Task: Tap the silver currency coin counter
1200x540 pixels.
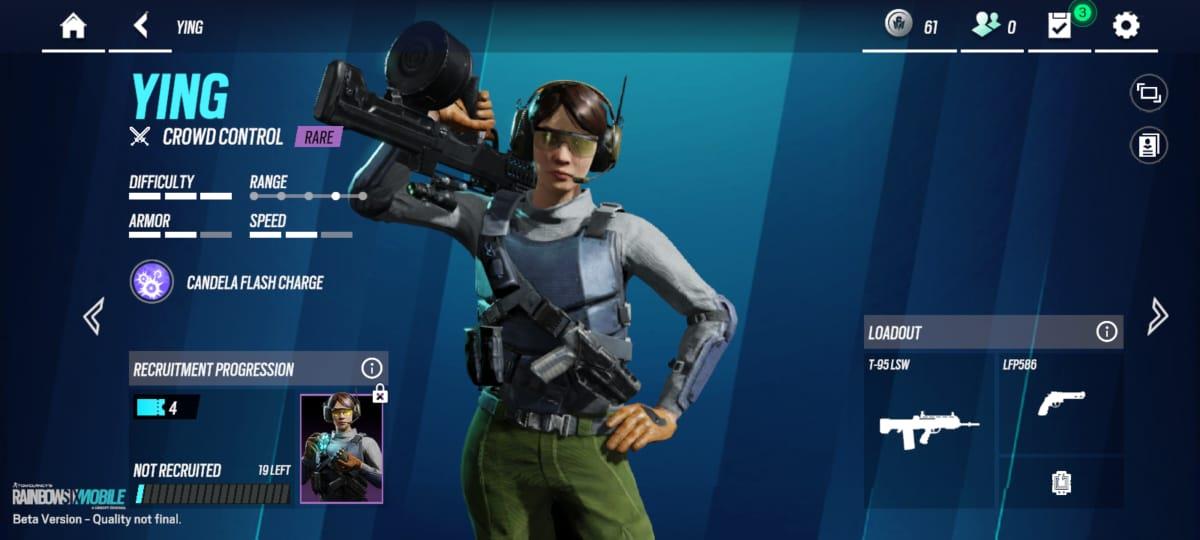Action: [x=911, y=26]
